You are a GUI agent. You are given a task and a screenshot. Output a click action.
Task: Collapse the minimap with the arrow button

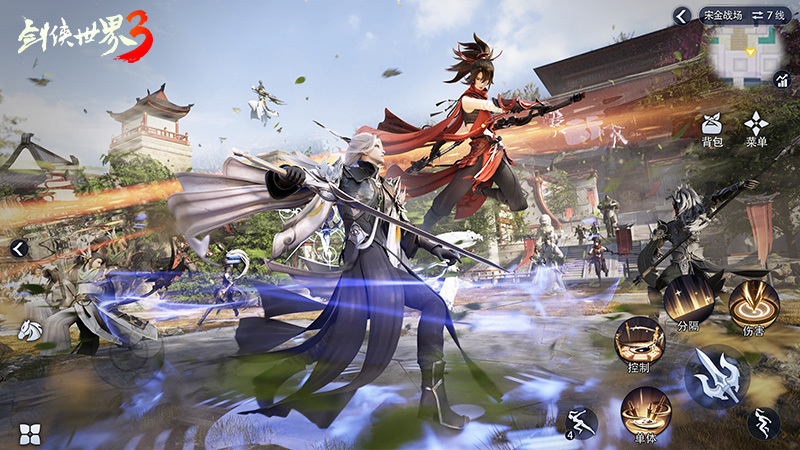[682, 15]
